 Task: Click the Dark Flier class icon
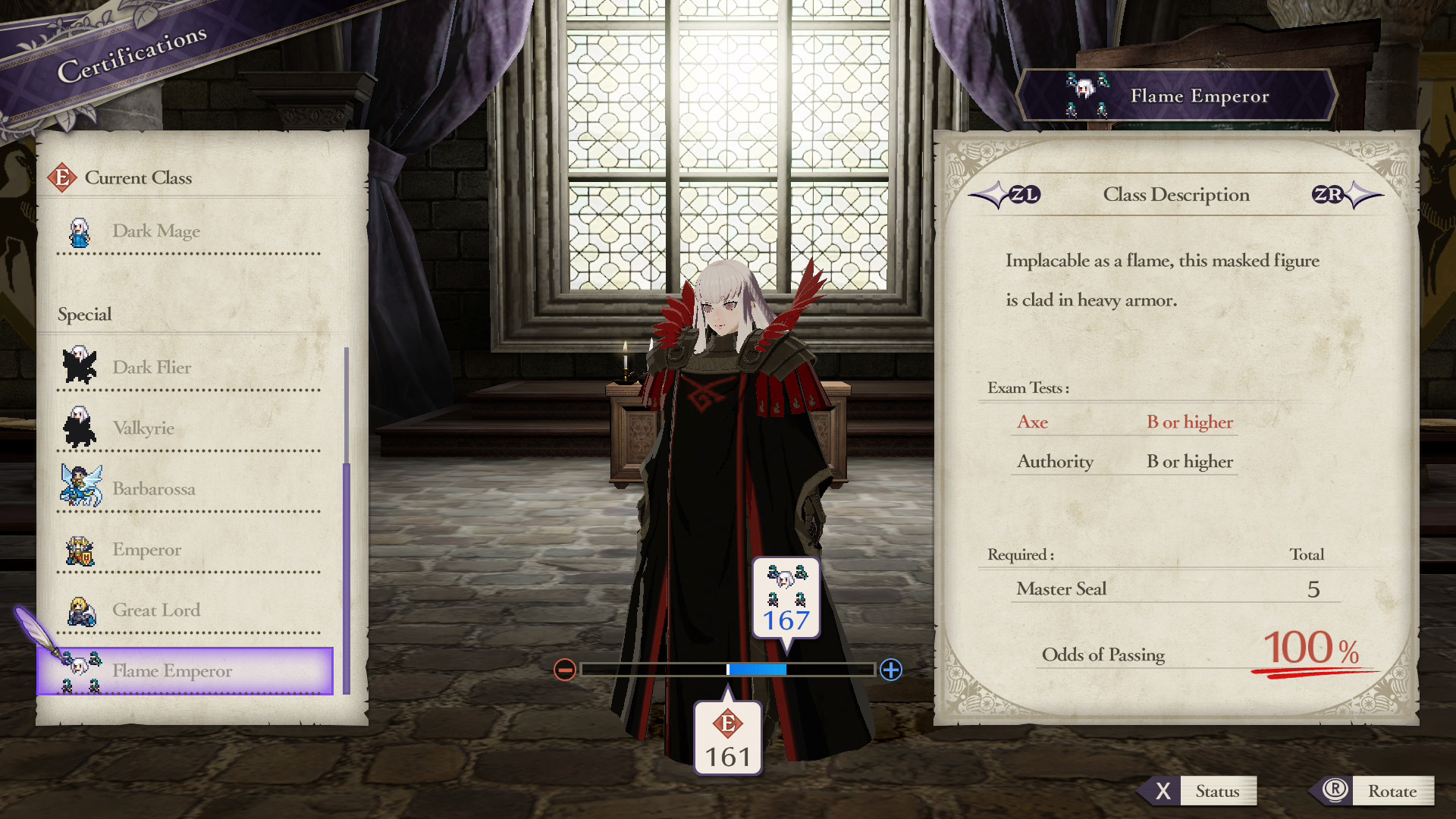coord(78,366)
